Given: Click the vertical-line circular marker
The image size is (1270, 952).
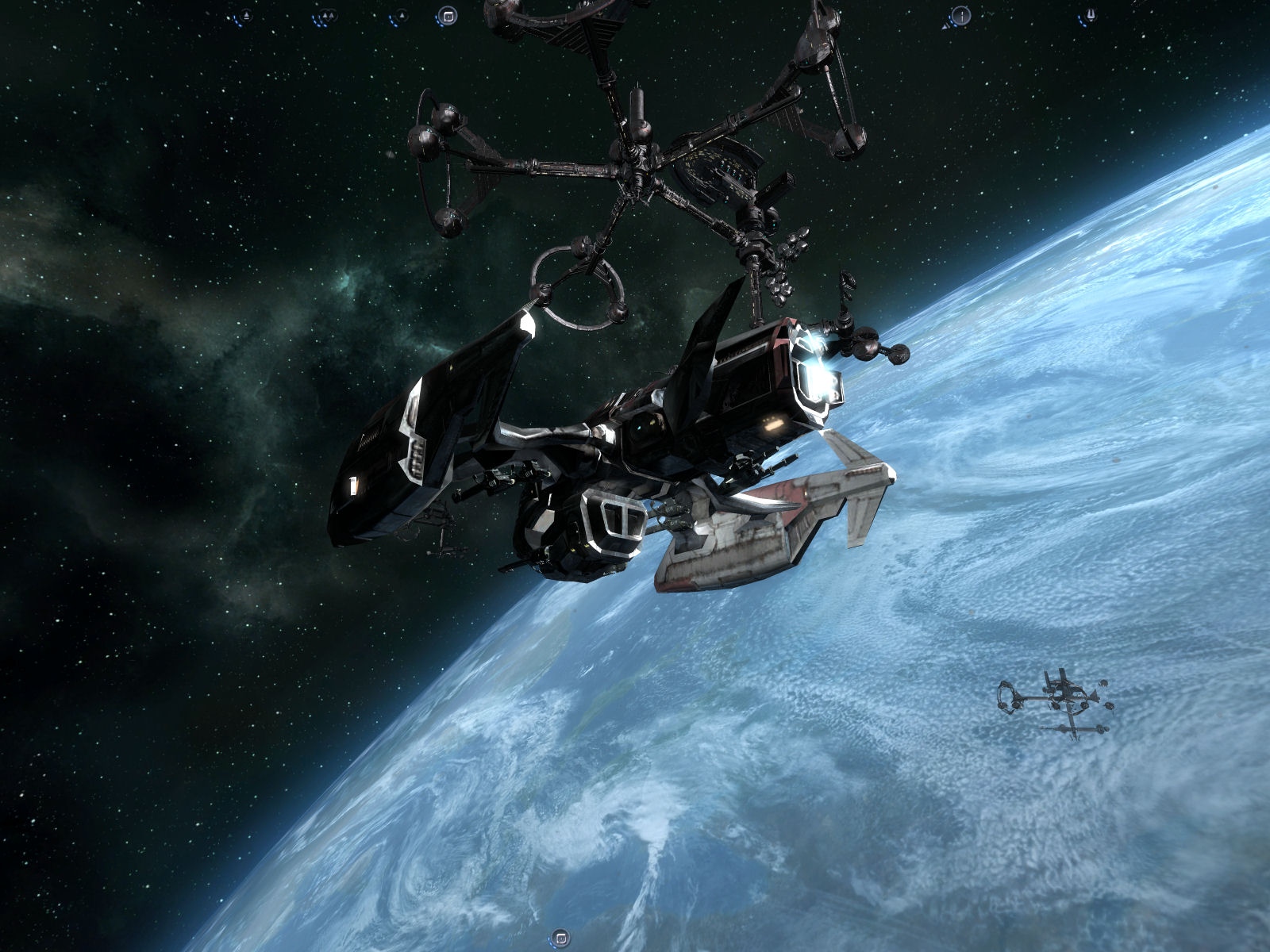Looking at the screenshot, I should 961,14.
